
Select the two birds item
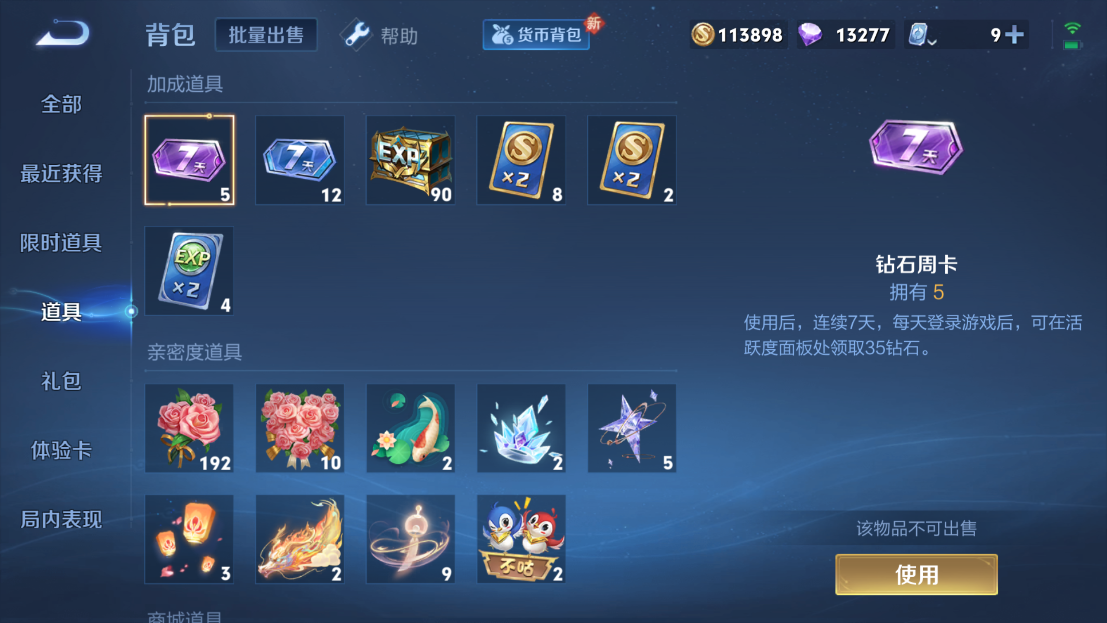(521, 539)
